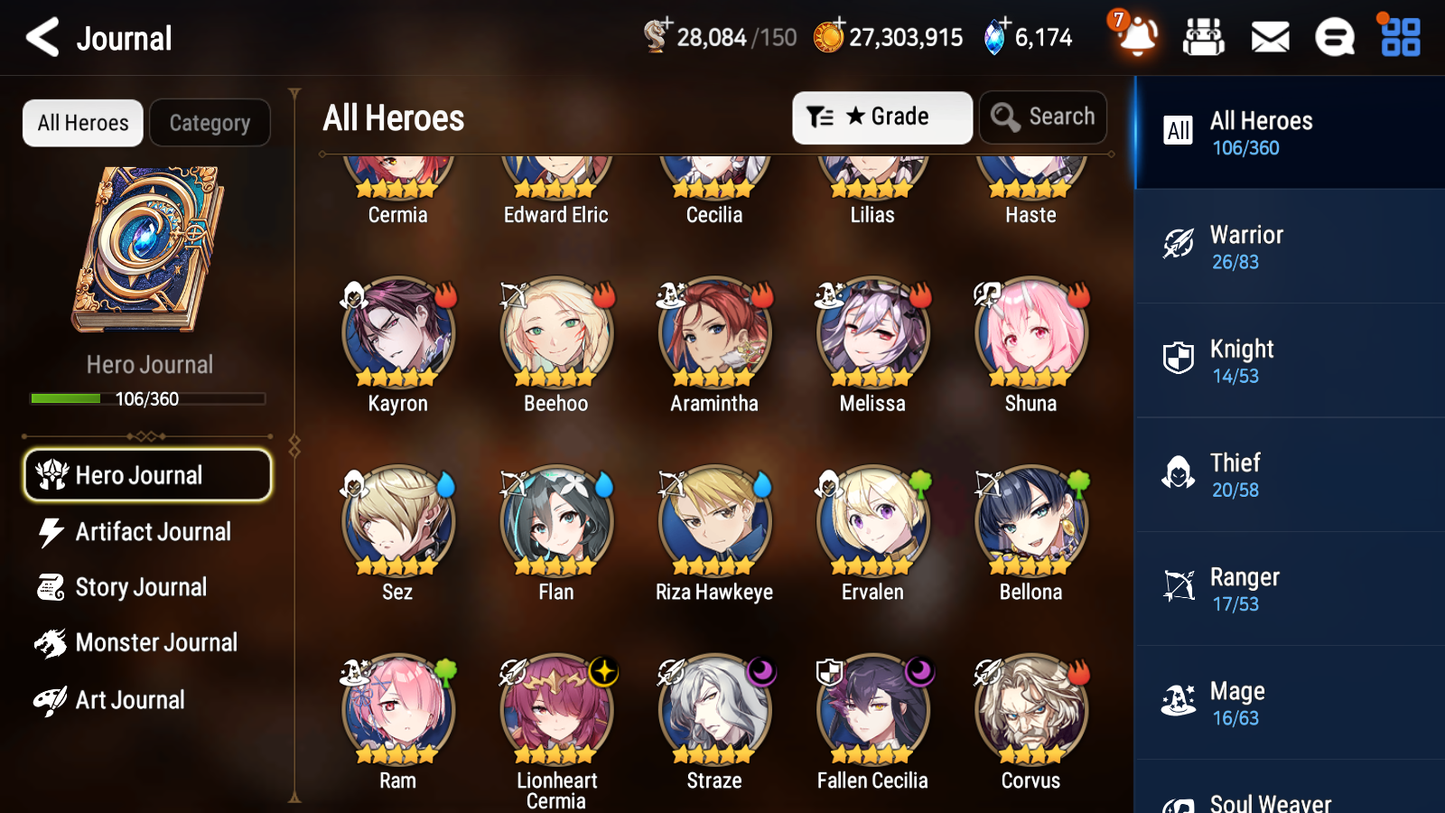Click the 106/360 progress bar under Hero Journal
1445x813 pixels.
148,398
